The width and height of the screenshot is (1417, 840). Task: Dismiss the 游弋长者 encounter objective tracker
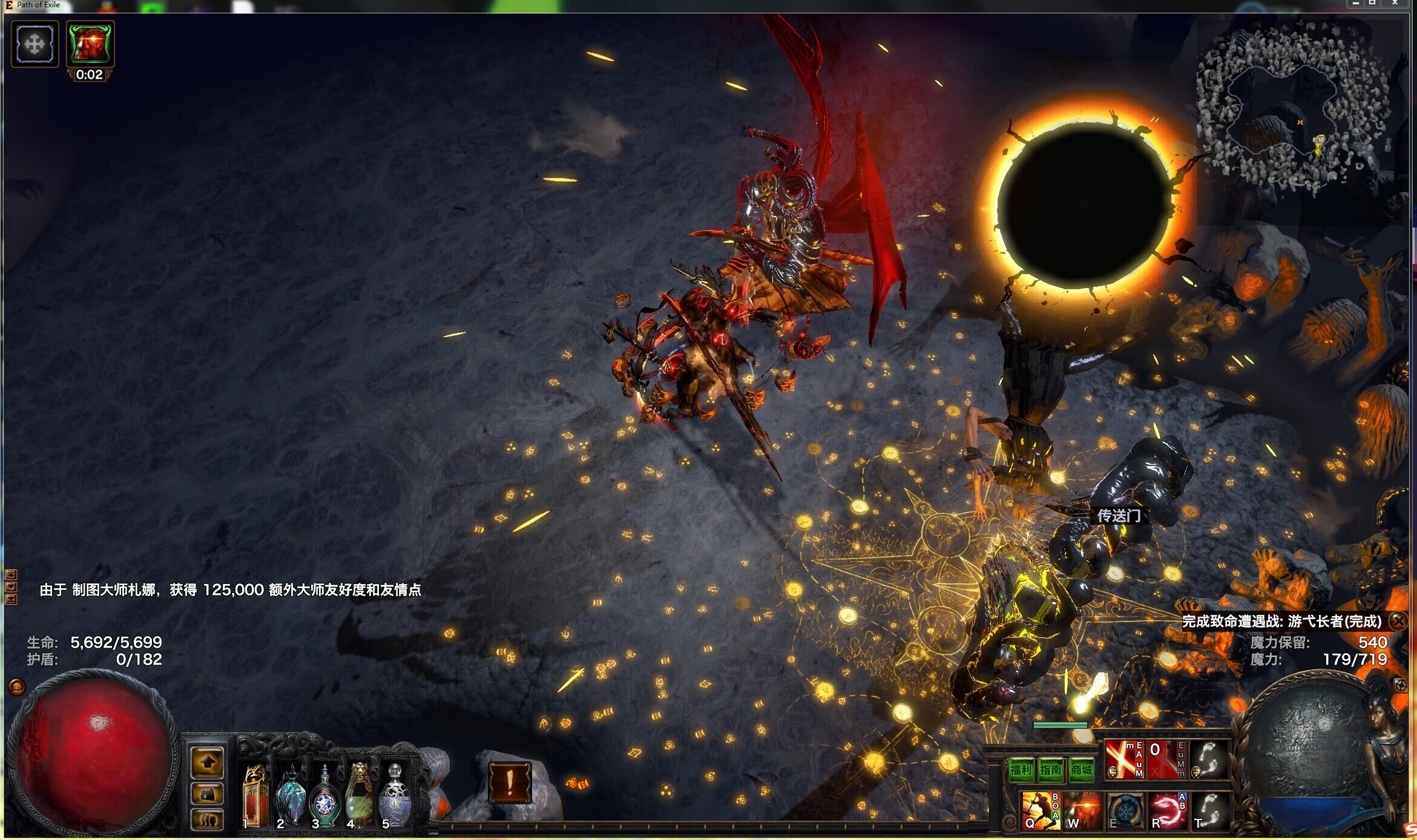[x=1398, y=621]
